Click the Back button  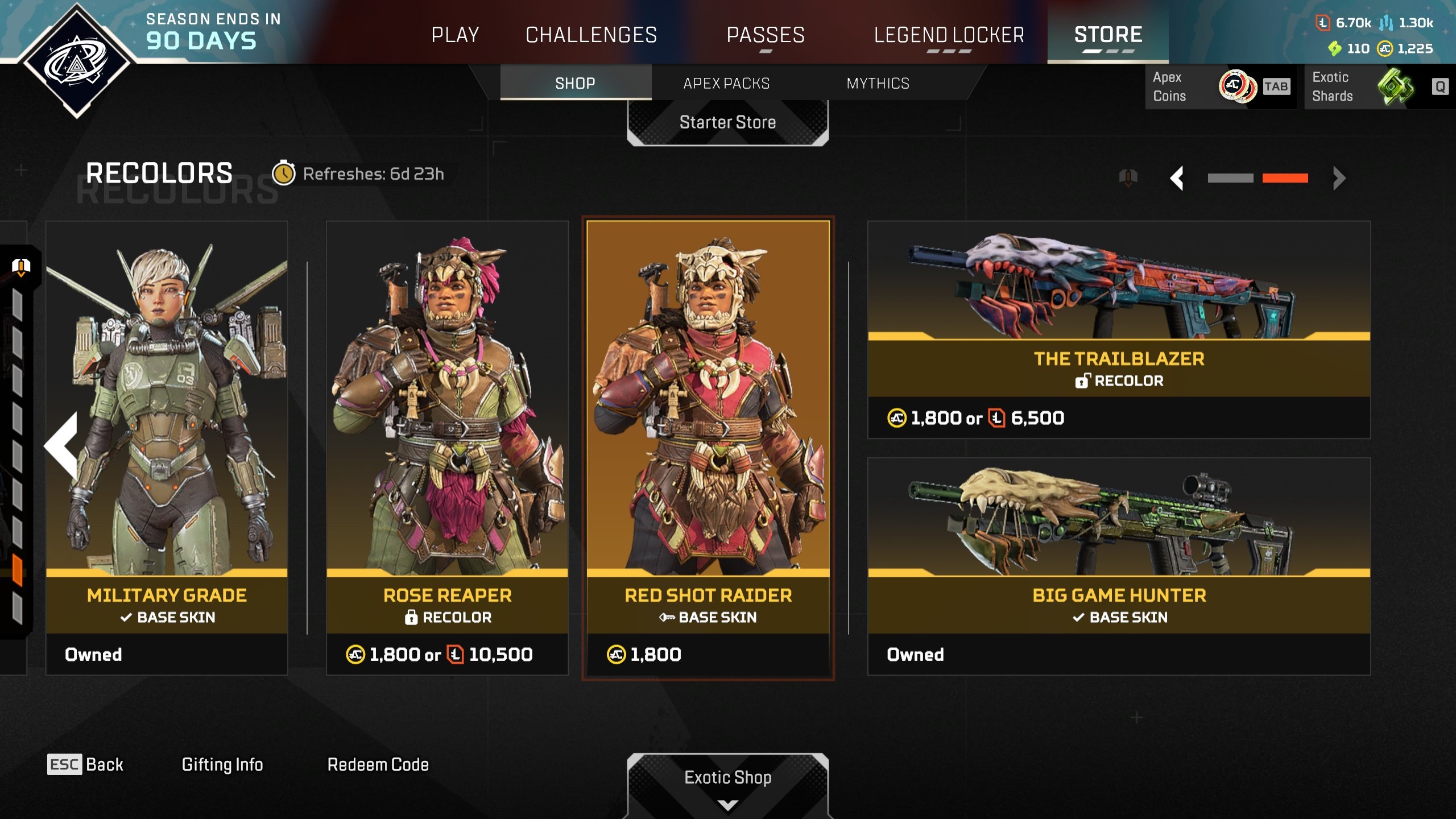85,764
